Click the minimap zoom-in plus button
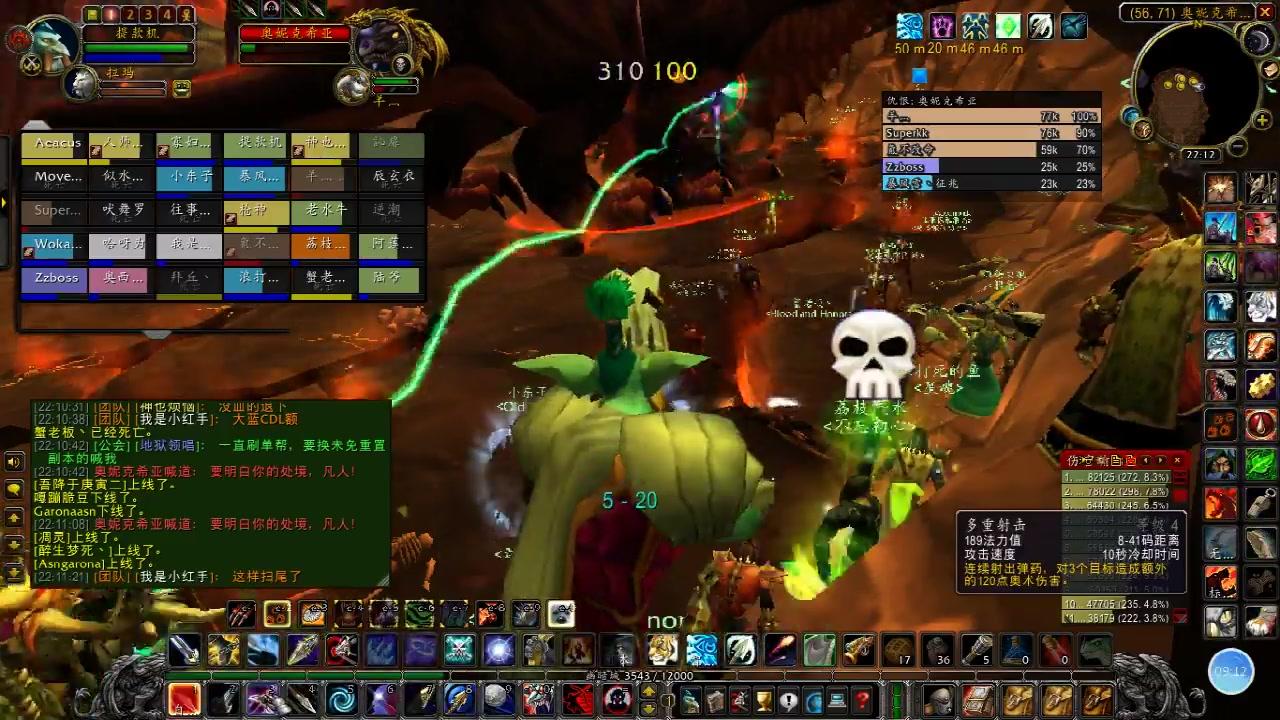This screenshot has height=720, width=1280. click(x=1262, y=121)
